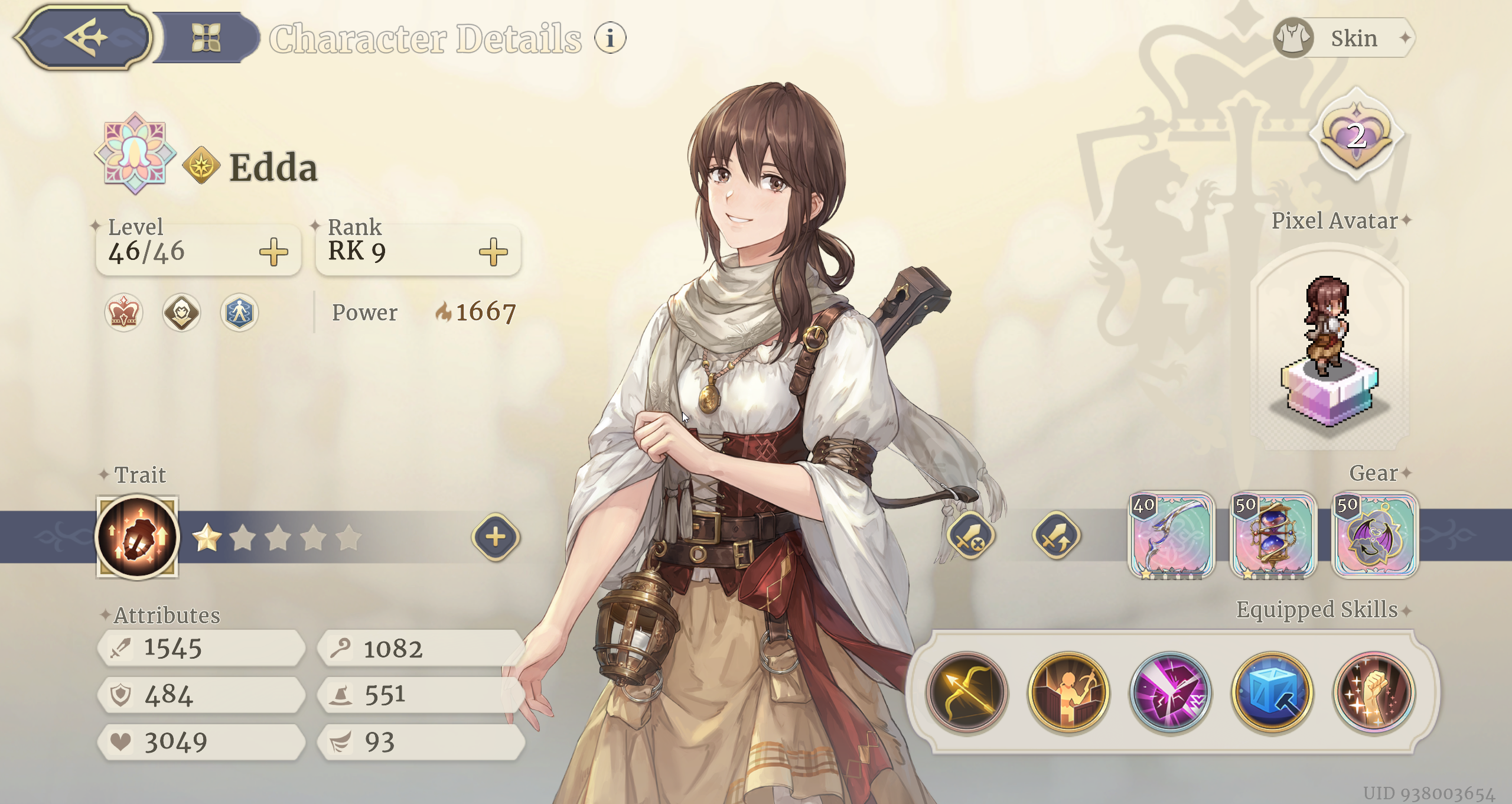Open the purple heart affinity badge
This screenshot has width=1512, height=804.
tap(1356, 136)
